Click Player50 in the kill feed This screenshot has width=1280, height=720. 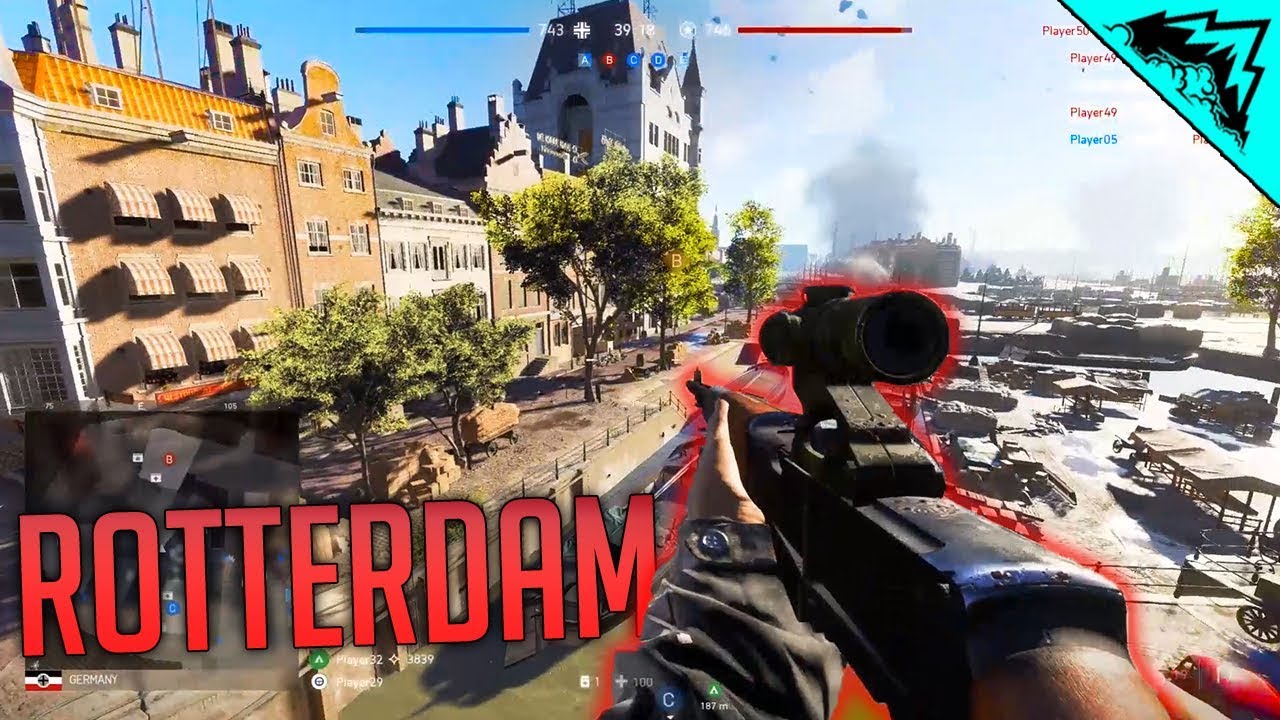(x=1065, y=31)
